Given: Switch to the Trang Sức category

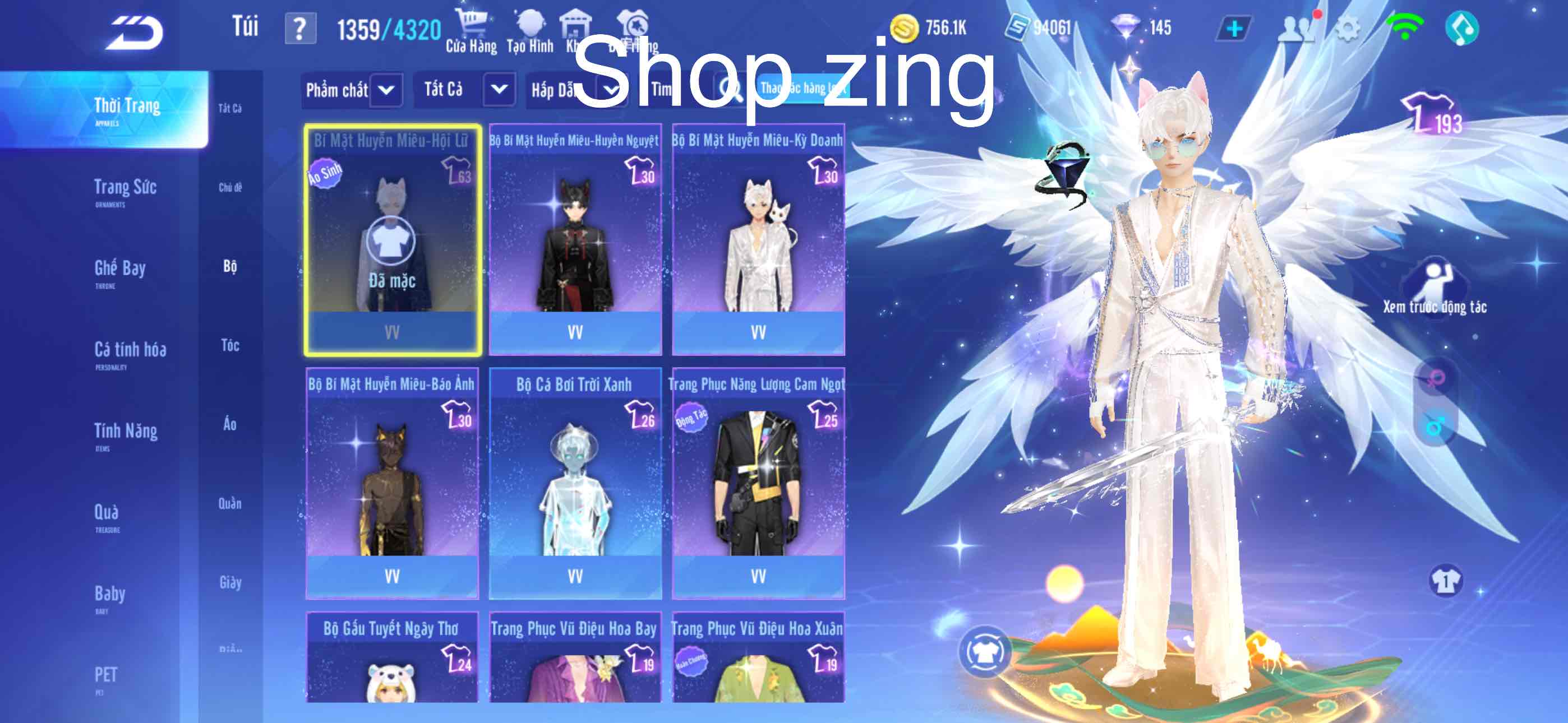Looking at the screenshot, I should (x=125, y=190).
